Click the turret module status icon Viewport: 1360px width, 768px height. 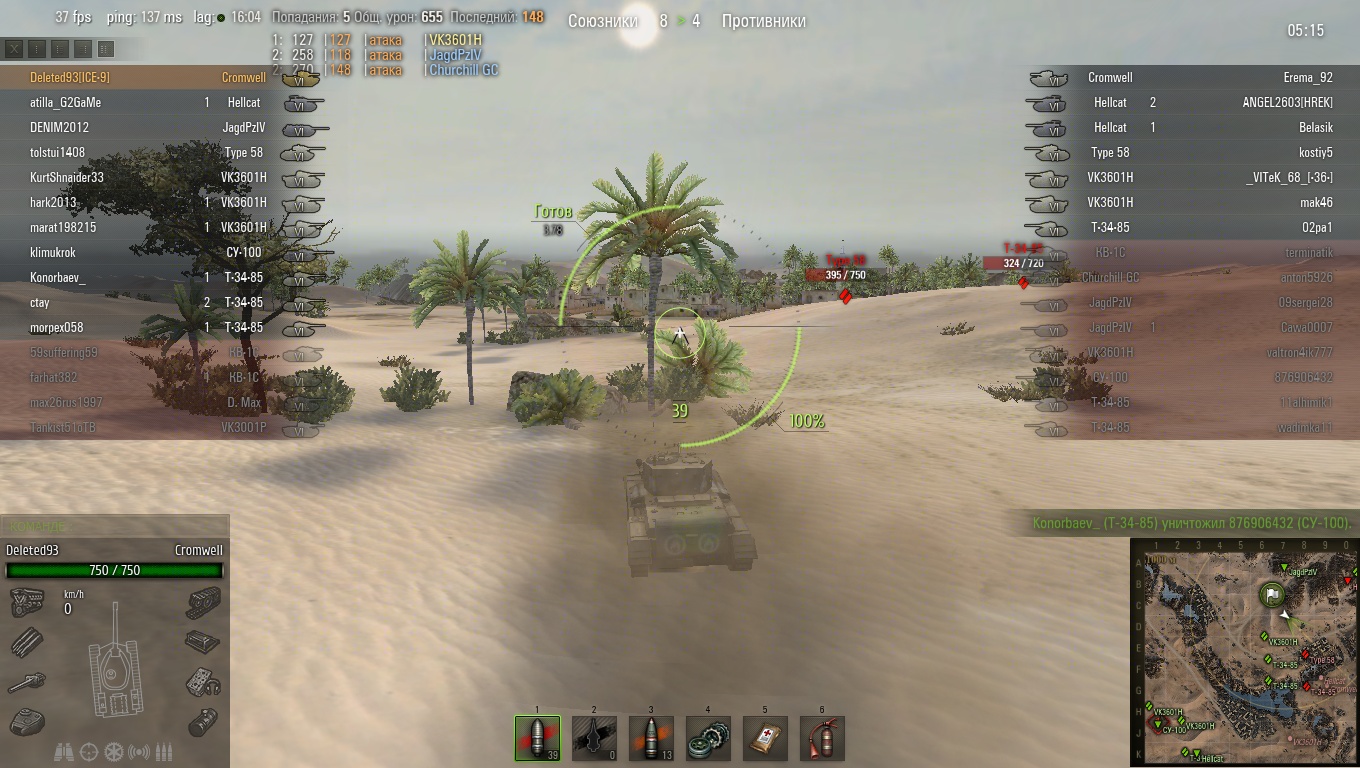click(27, 720)
